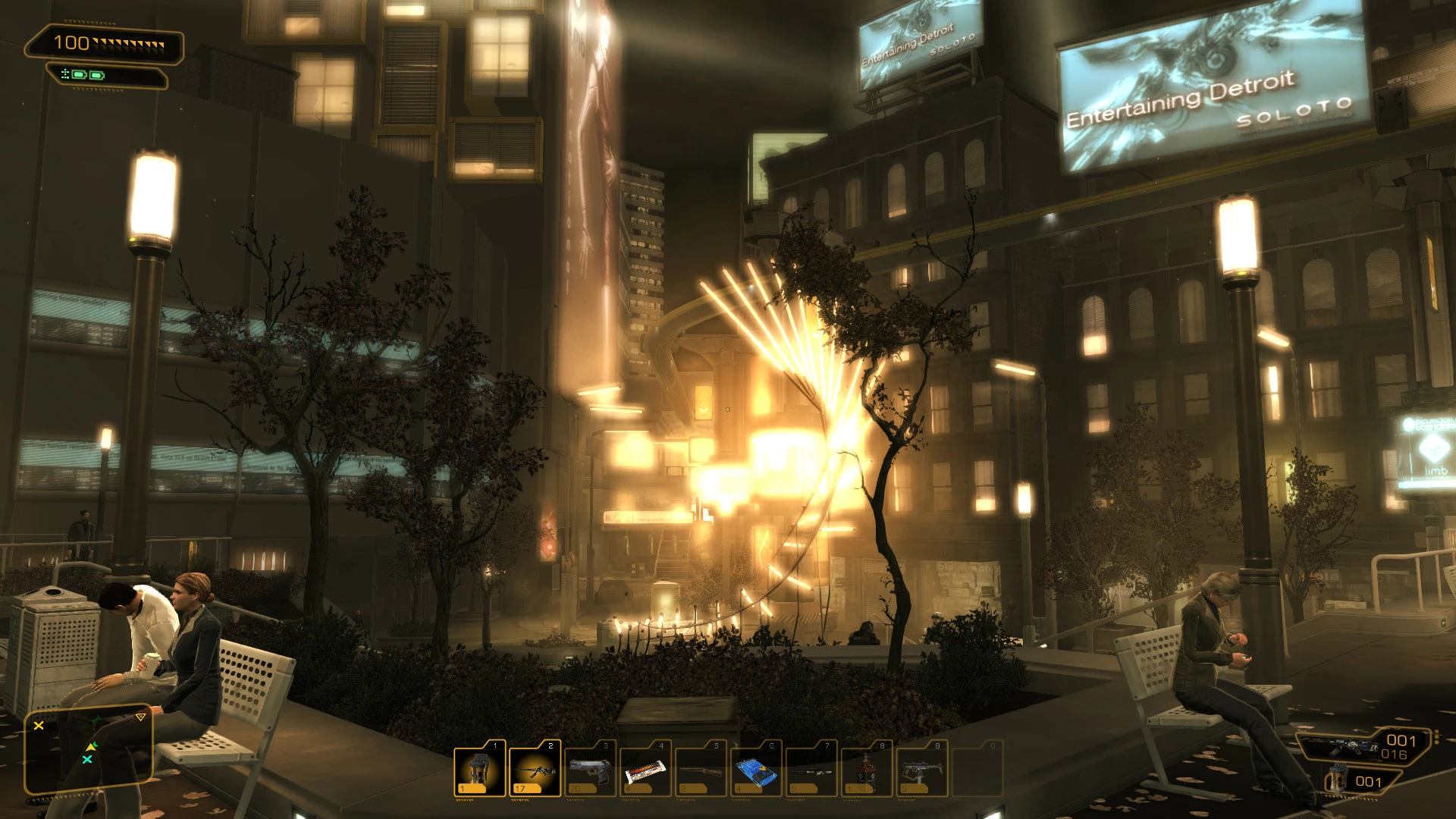This screenshot has height=819, width=1456.
Task: Open the tranquilizer rifle slot 7 details
Action: point(810,770)
